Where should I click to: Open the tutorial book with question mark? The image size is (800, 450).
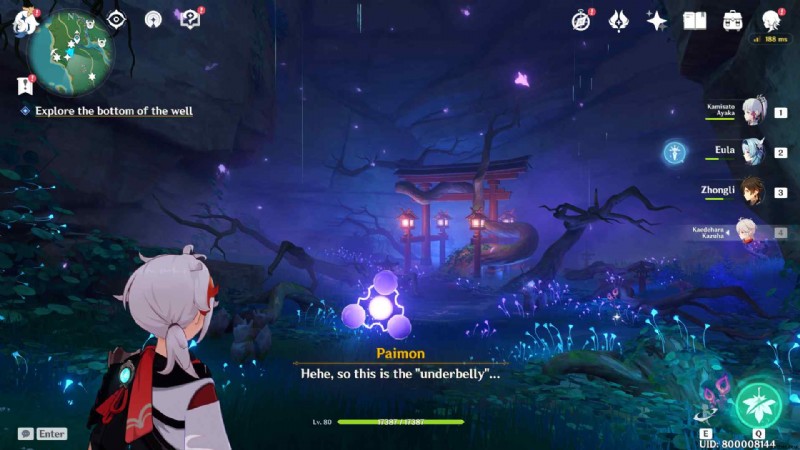(x=190, y=19)
